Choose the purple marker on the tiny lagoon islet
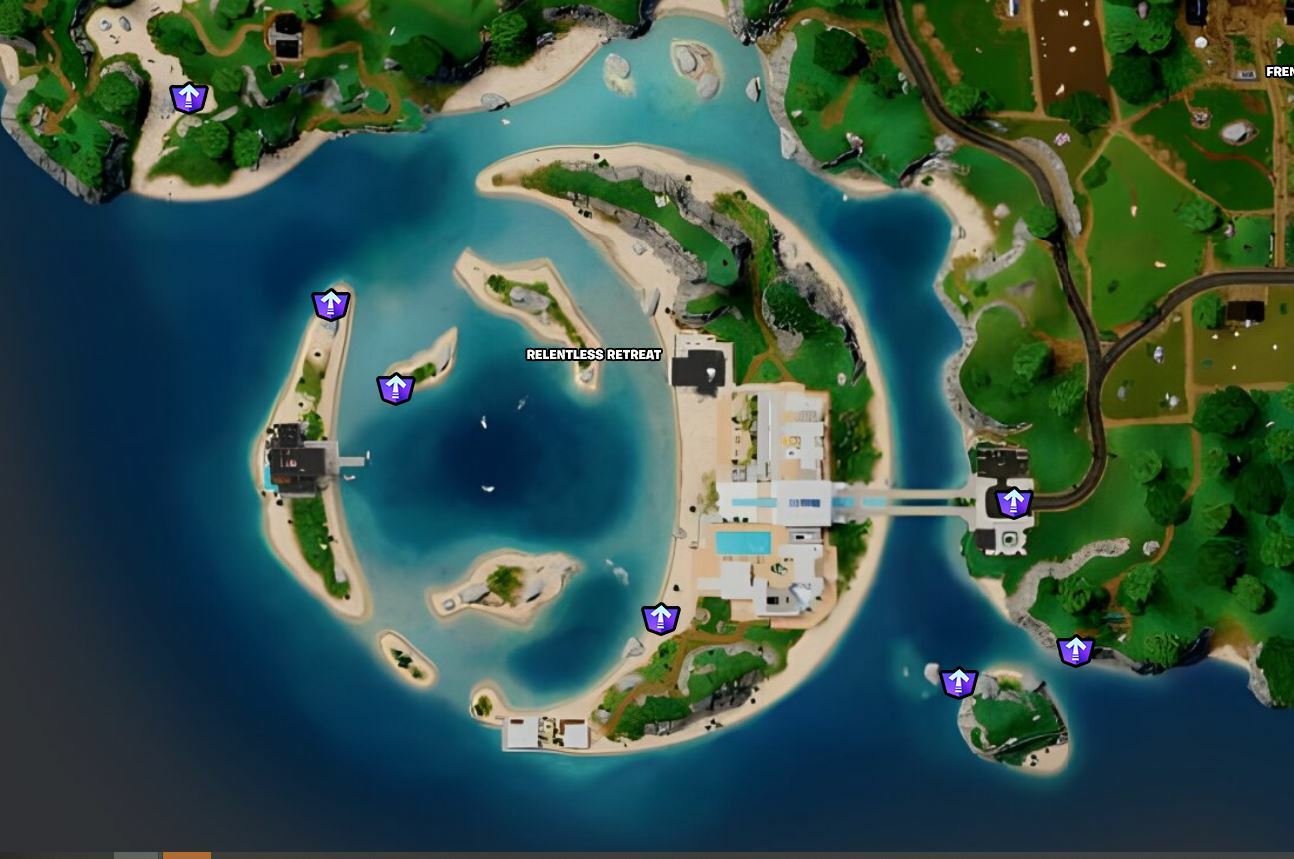Viewport: 1294px width, 859px height. click(396, 388)
